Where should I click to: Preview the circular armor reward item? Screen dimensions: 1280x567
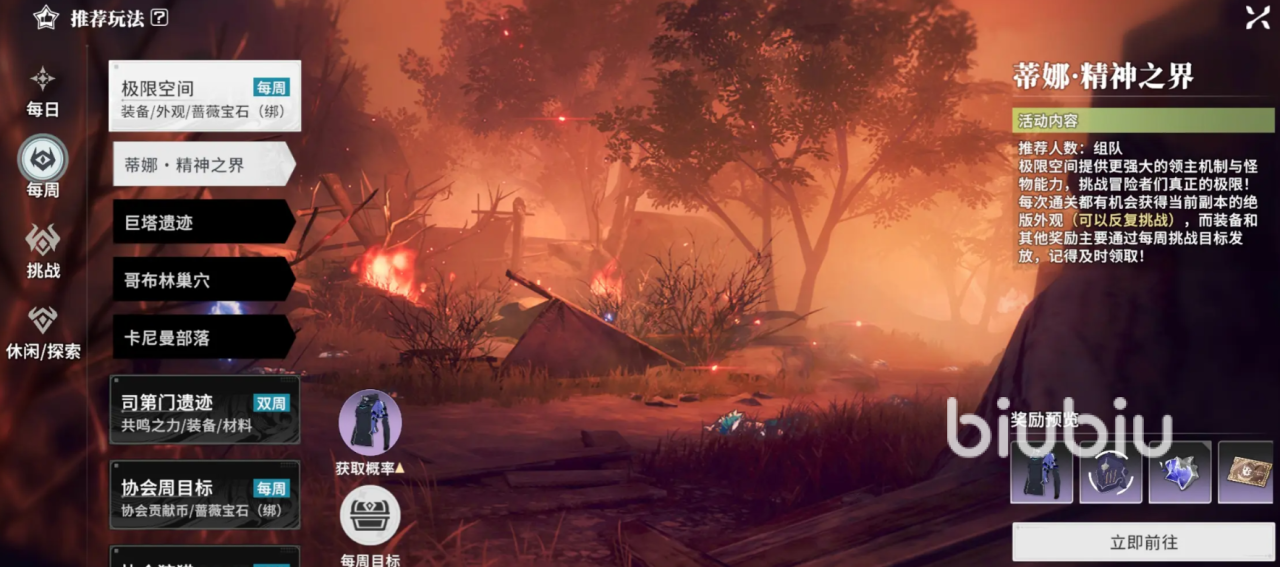pyautogui.click(x=1110, y=472)
